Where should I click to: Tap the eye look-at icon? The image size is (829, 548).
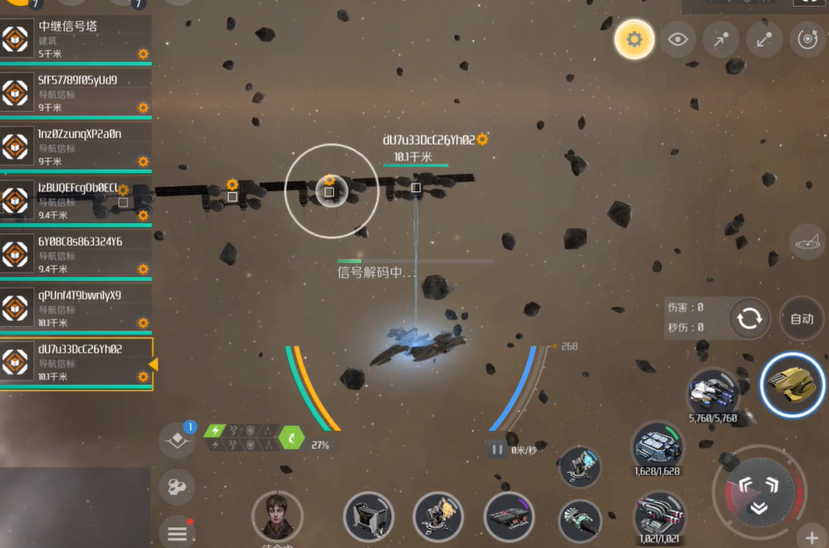click(x=678, y=40)
